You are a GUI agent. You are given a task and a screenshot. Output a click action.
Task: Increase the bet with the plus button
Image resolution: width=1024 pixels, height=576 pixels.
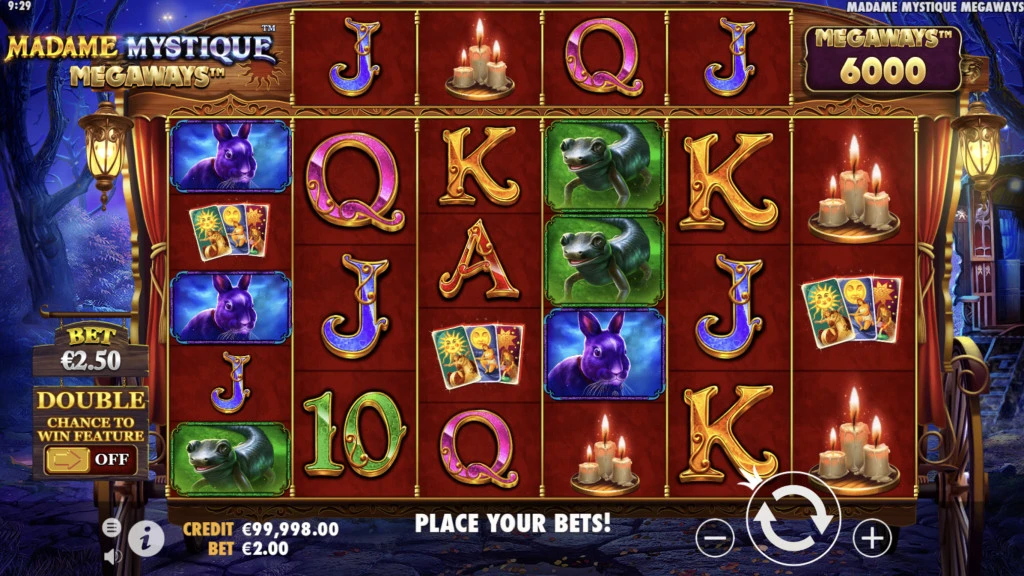(872, 539)
